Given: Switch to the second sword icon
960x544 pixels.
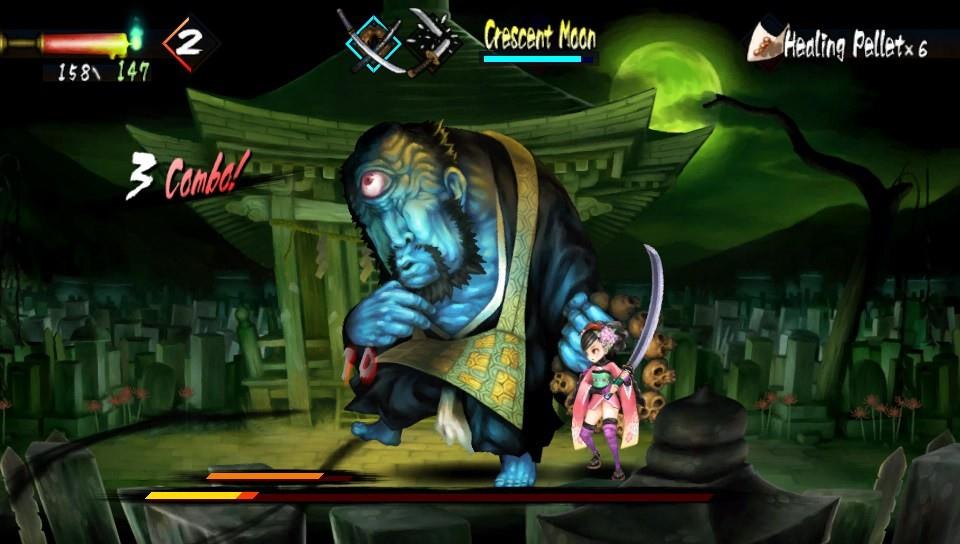Looking at the screenshot, I should (x=434, y=40).
